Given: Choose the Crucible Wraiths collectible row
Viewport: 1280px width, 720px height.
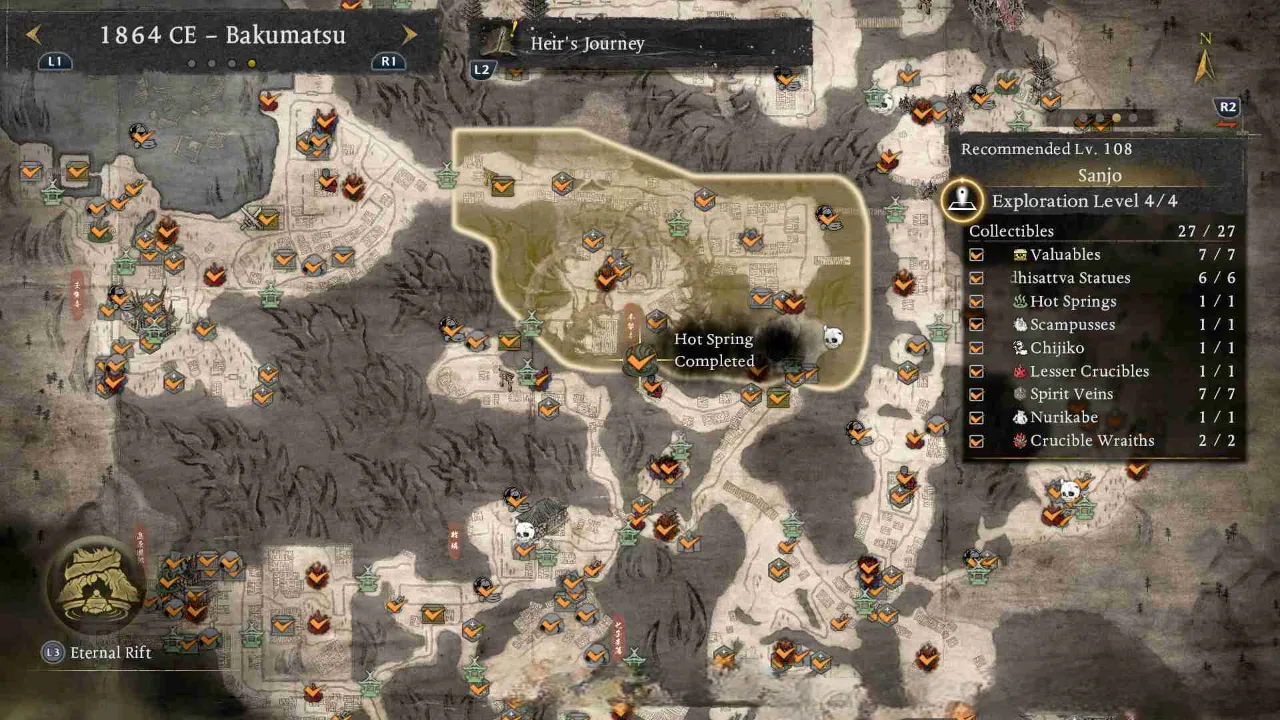Looking at the screenshot, I should click(1104, 440).
